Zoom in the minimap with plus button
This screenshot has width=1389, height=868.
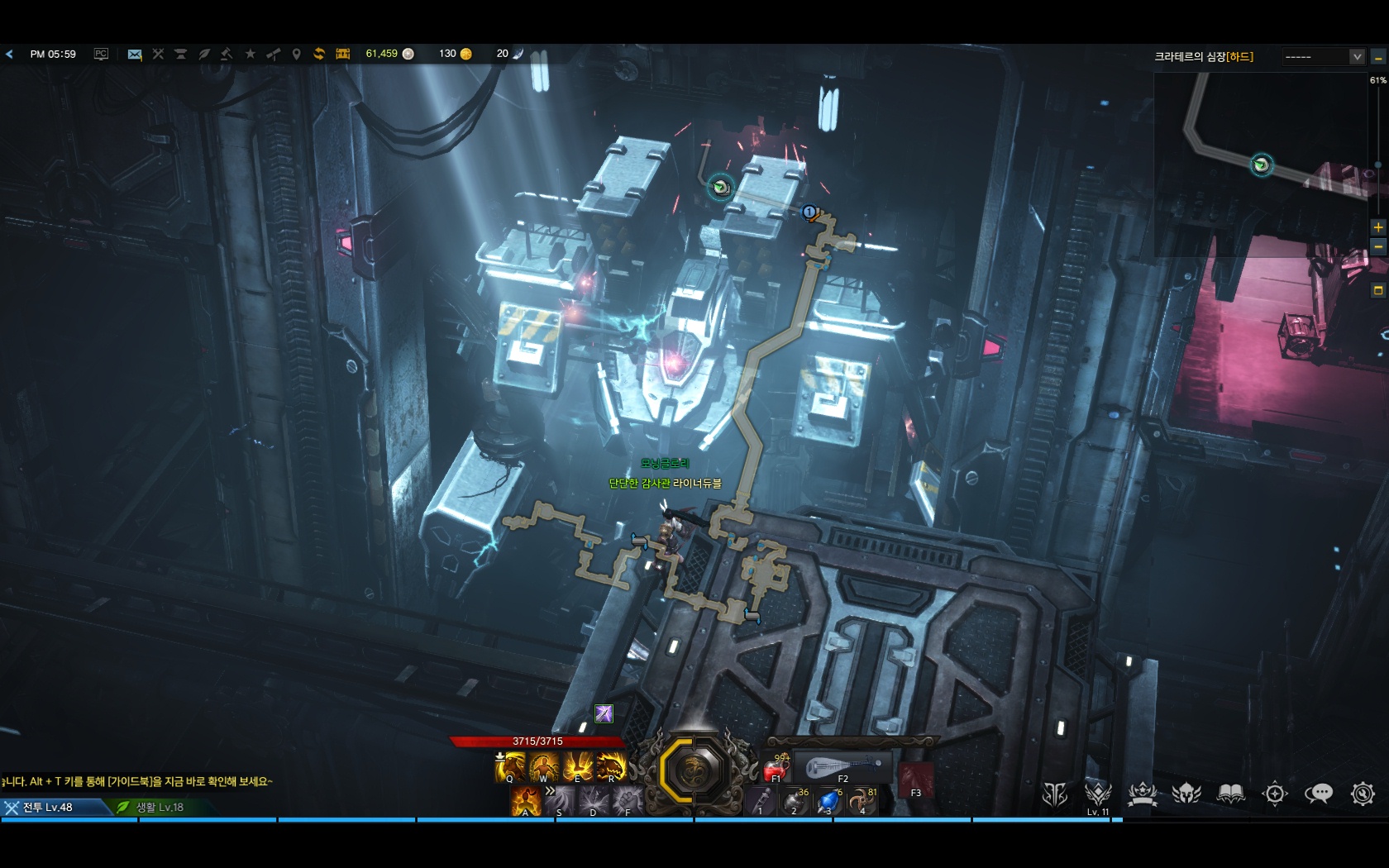coord(1378,227)
